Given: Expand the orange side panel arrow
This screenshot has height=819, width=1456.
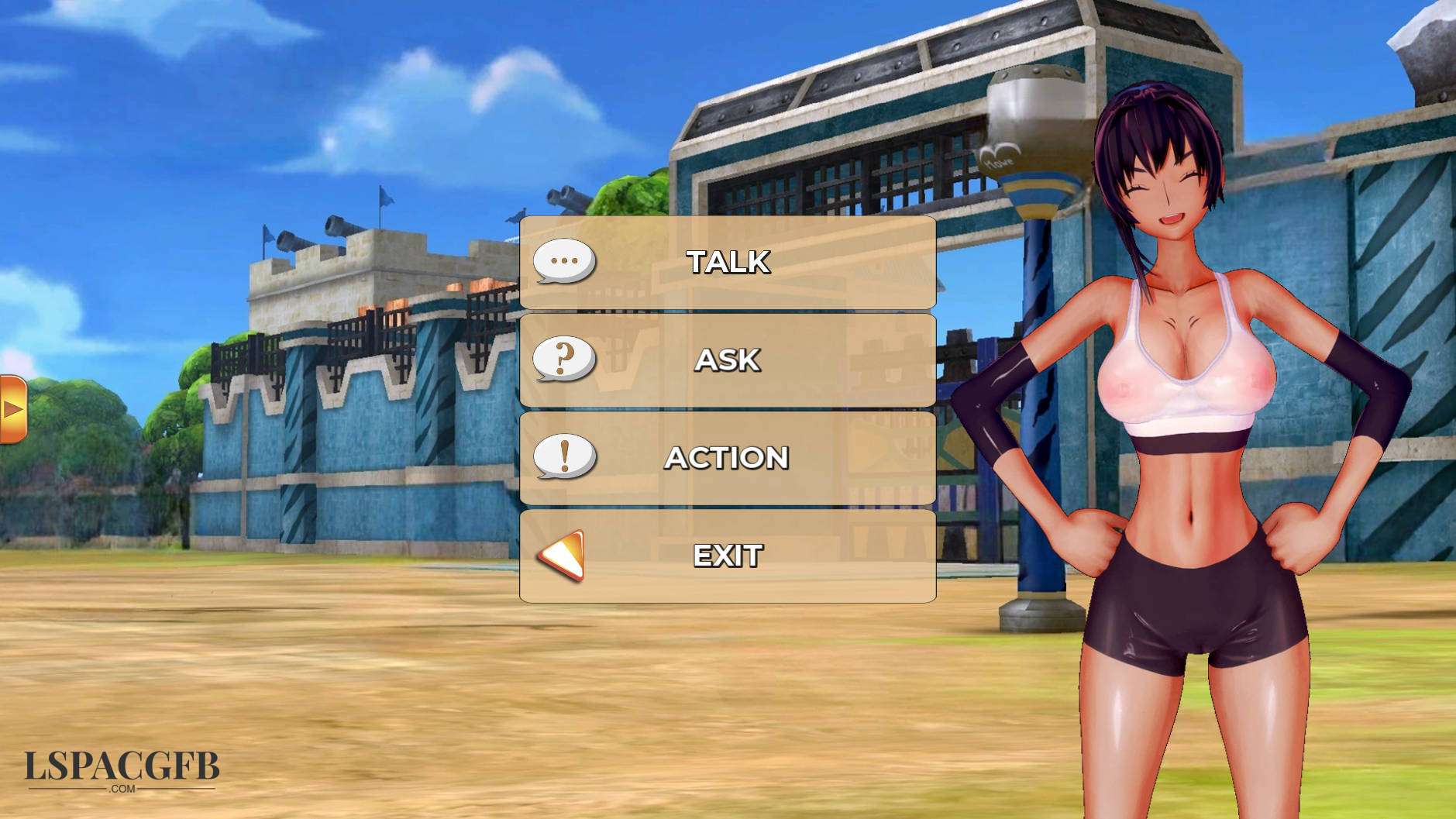Looking at the screenshot, I should pos(12,409).
